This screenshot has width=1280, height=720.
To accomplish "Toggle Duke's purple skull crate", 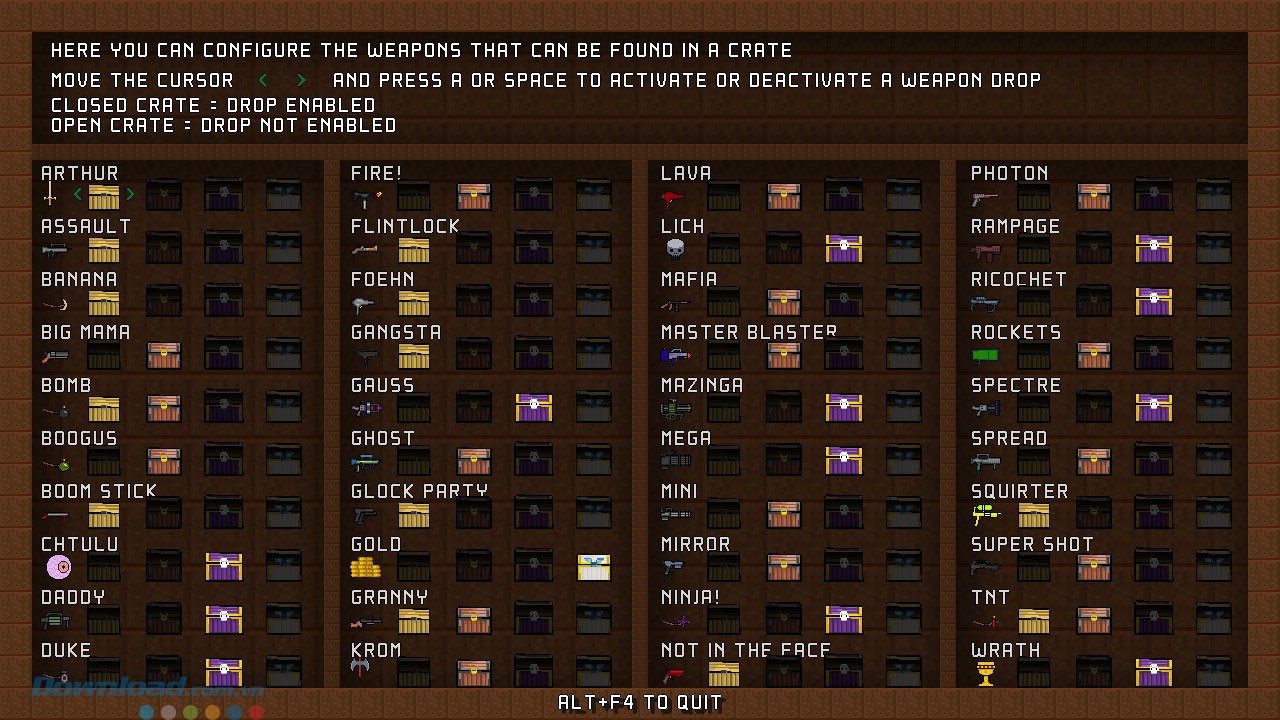I will click(x=224, y=672).
